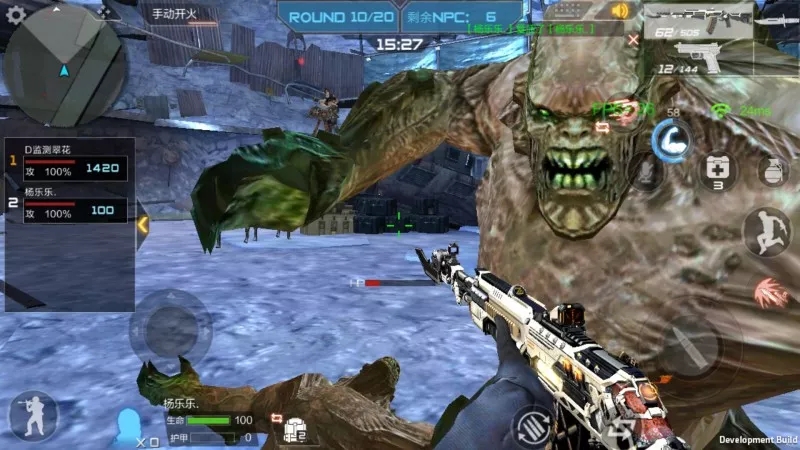Viewport: 800px width, 450px height.
Task: Tap the jump button
Action: pos(765,232)
